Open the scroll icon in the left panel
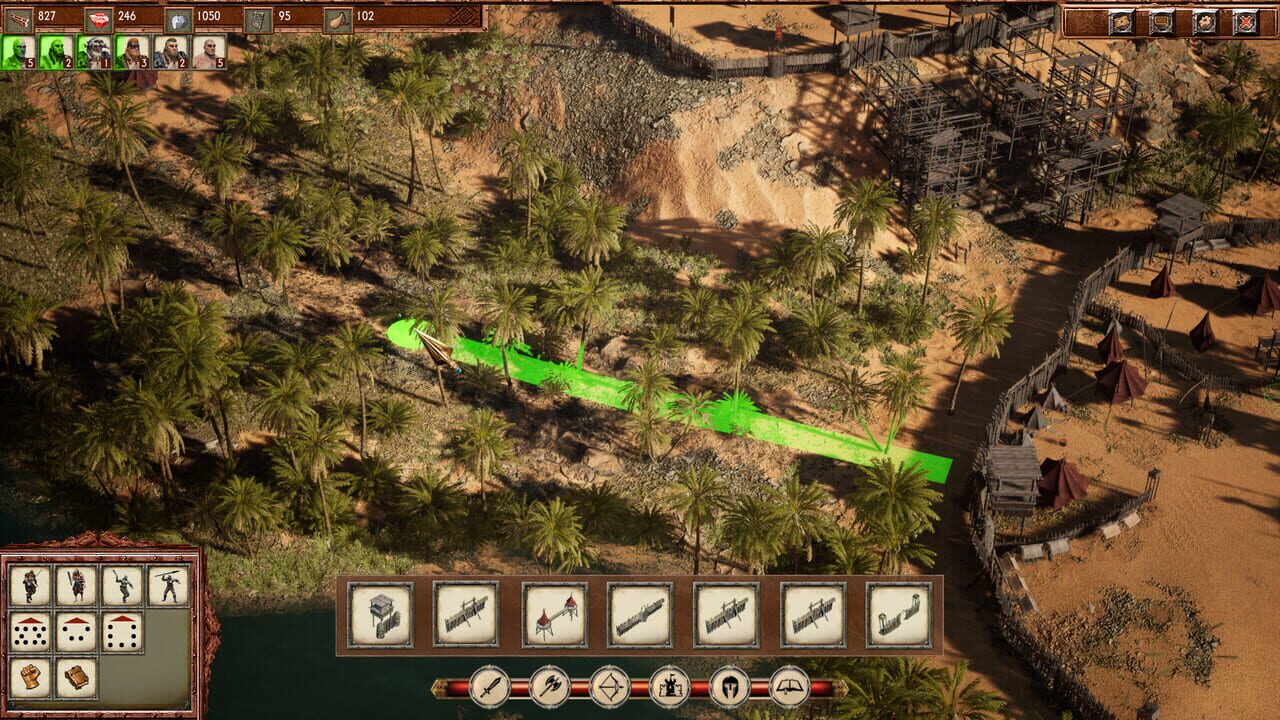This screenshot has width=1280, height=720. click(x=76, y=676)
